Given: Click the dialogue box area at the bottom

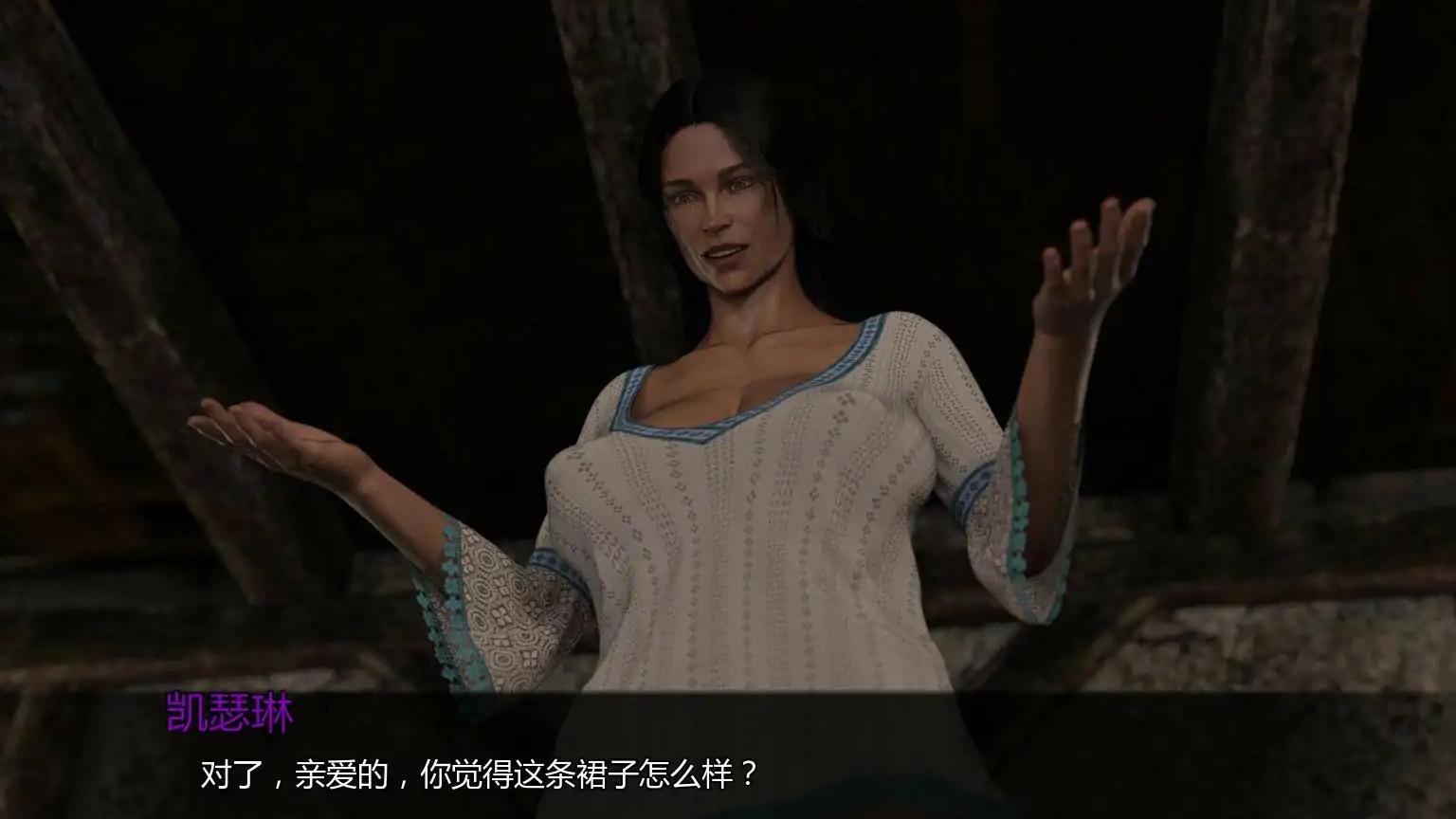Looking at the screenshot, I should [x=728, y=758].
